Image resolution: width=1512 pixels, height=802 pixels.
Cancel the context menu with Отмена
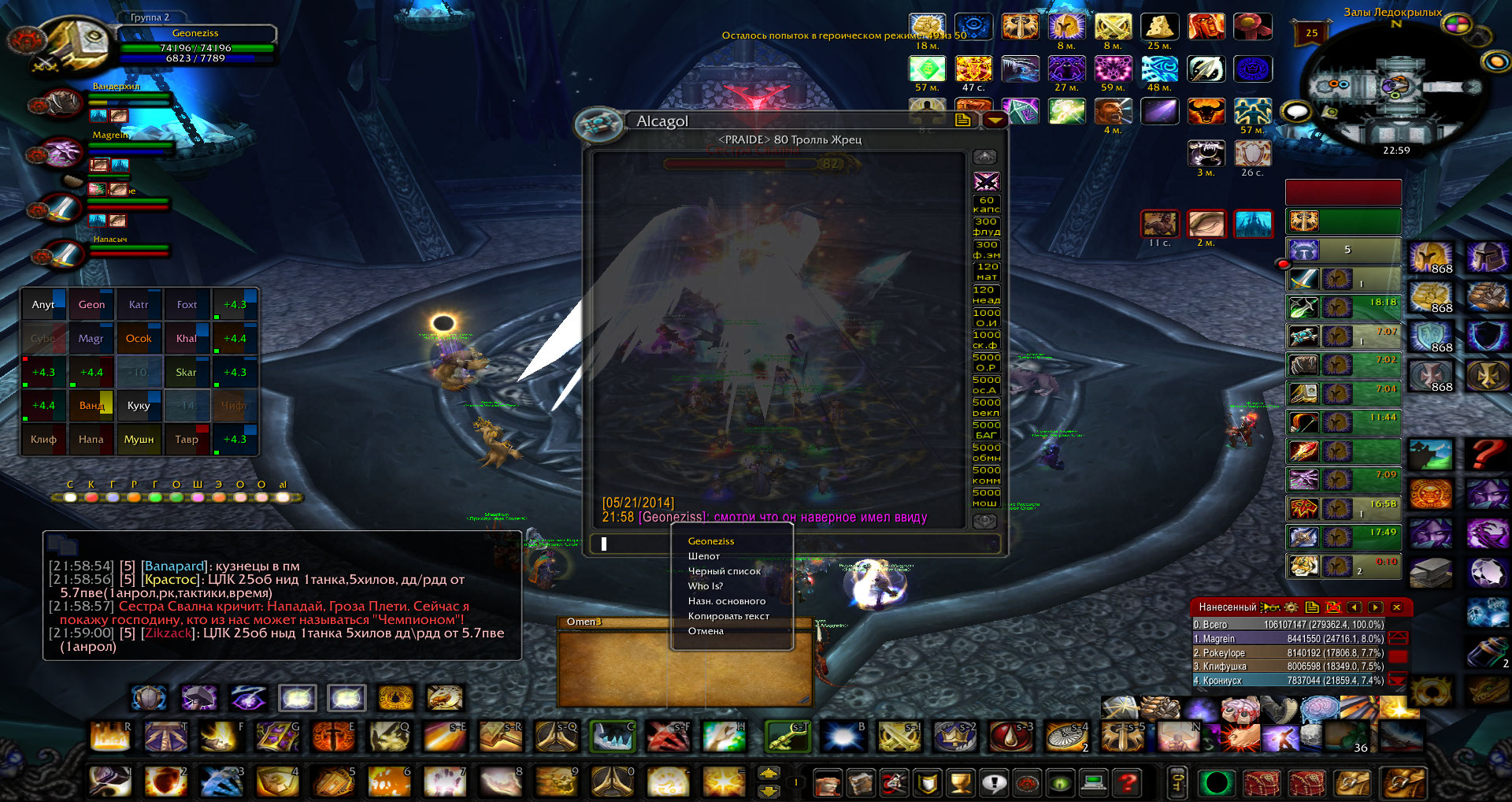pos(706,631)
